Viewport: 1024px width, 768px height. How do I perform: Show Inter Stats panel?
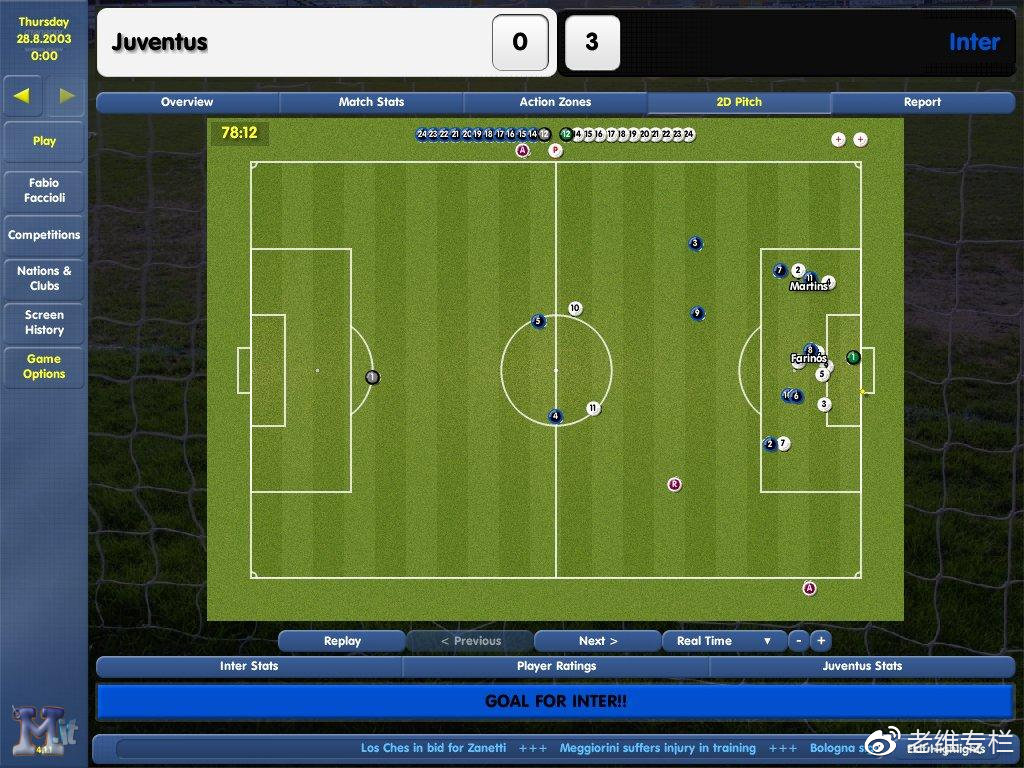[x=249, y=666]
